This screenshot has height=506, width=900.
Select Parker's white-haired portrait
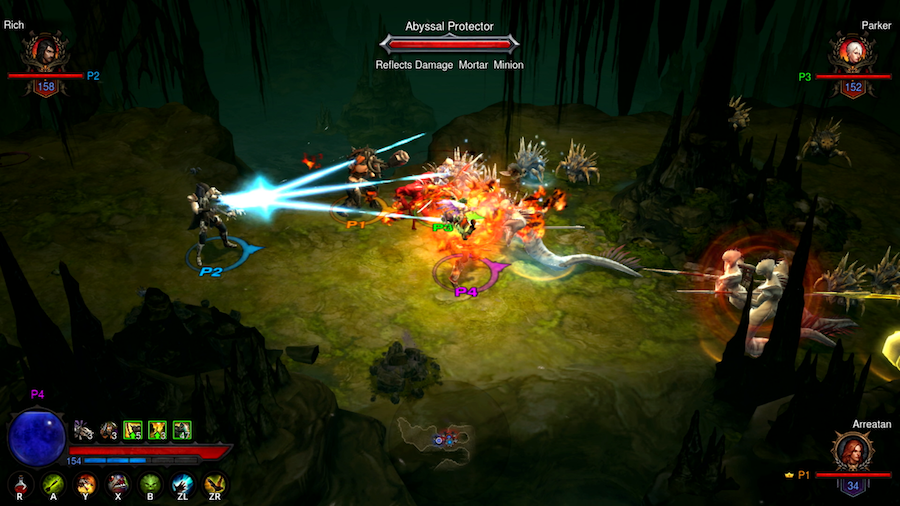point(852,52)
